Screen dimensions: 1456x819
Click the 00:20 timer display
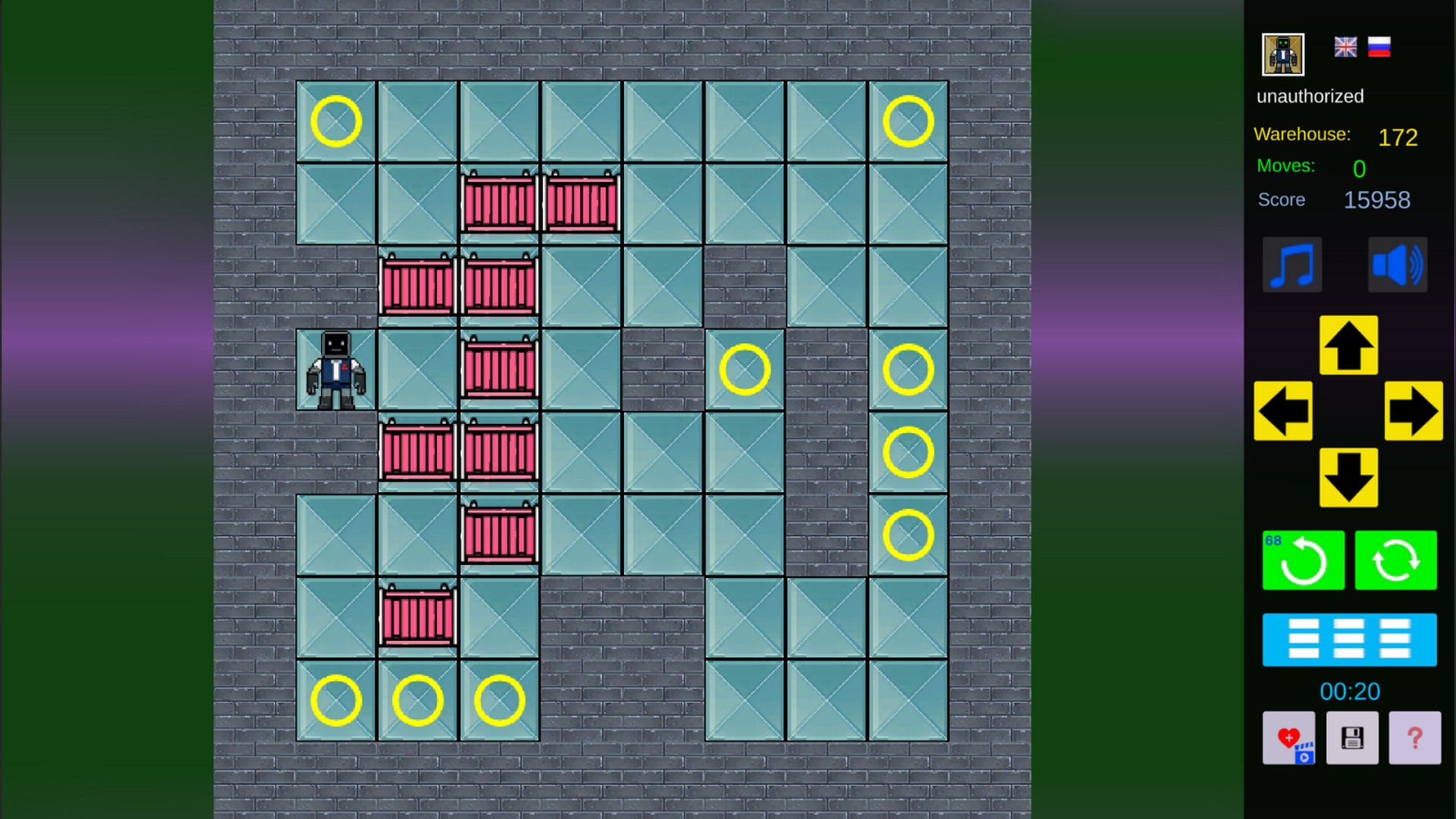(1351, 692)
